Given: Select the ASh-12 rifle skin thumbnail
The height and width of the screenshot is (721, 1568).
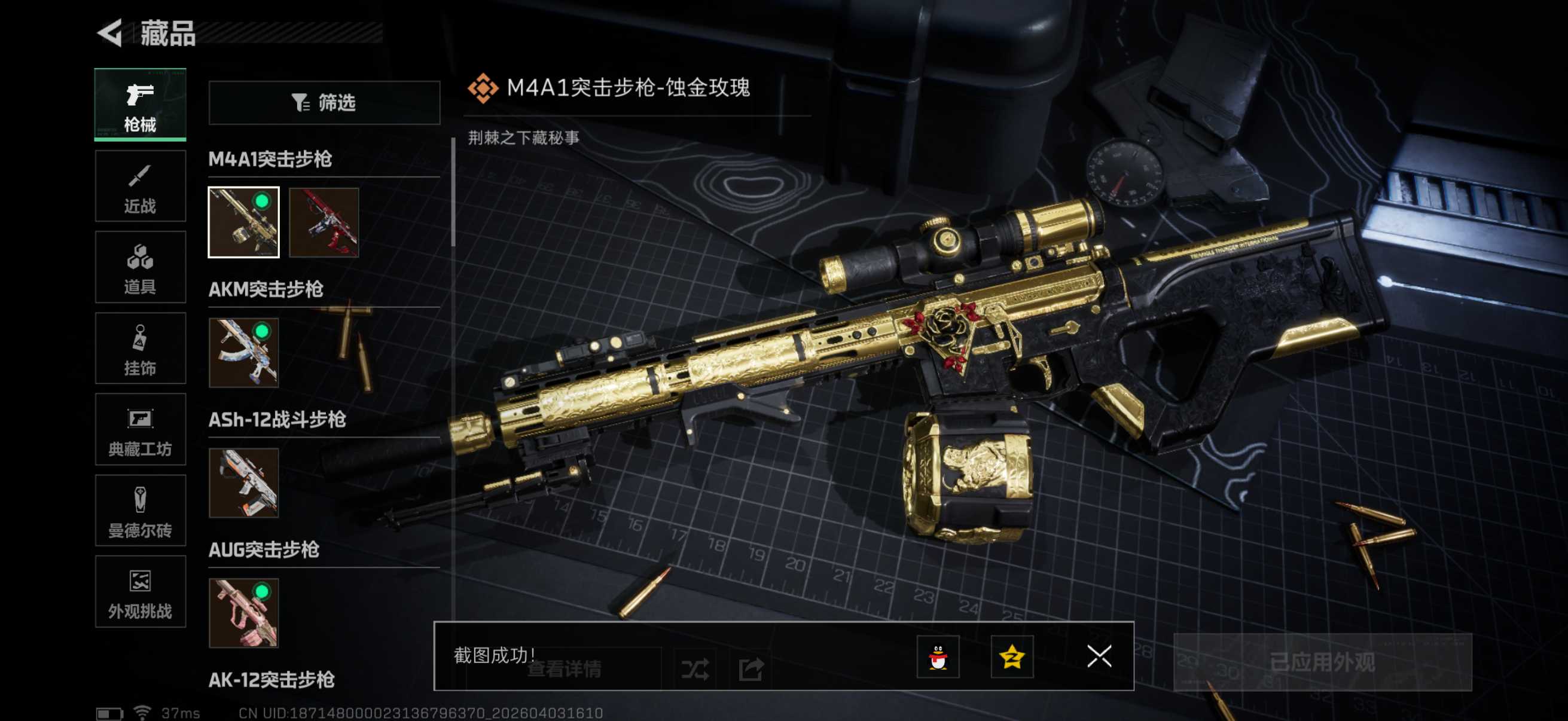Looking at the screenshot, I should click(x=243, y=483).
